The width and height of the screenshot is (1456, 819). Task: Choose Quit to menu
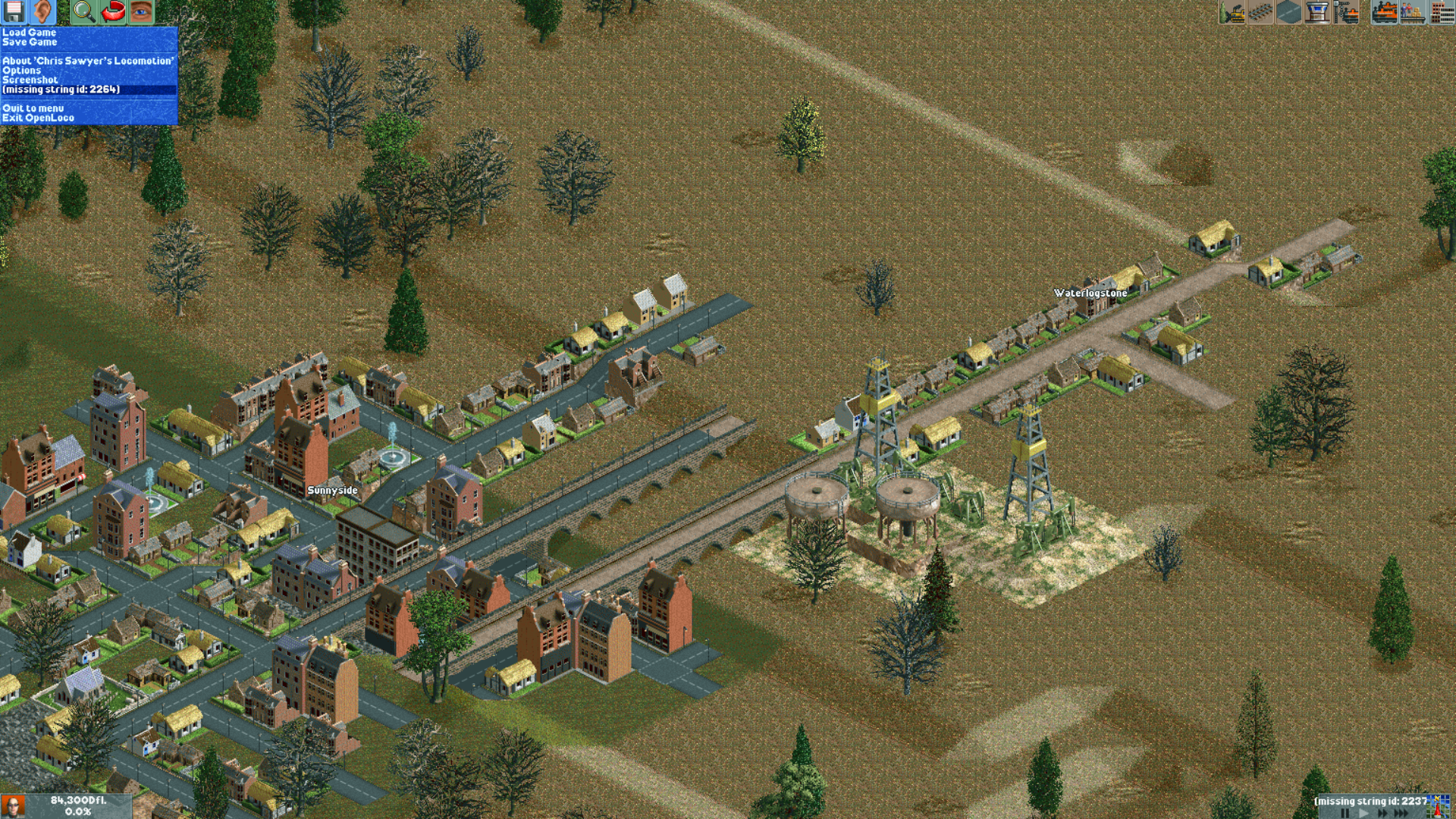click(x=33, y=108)
